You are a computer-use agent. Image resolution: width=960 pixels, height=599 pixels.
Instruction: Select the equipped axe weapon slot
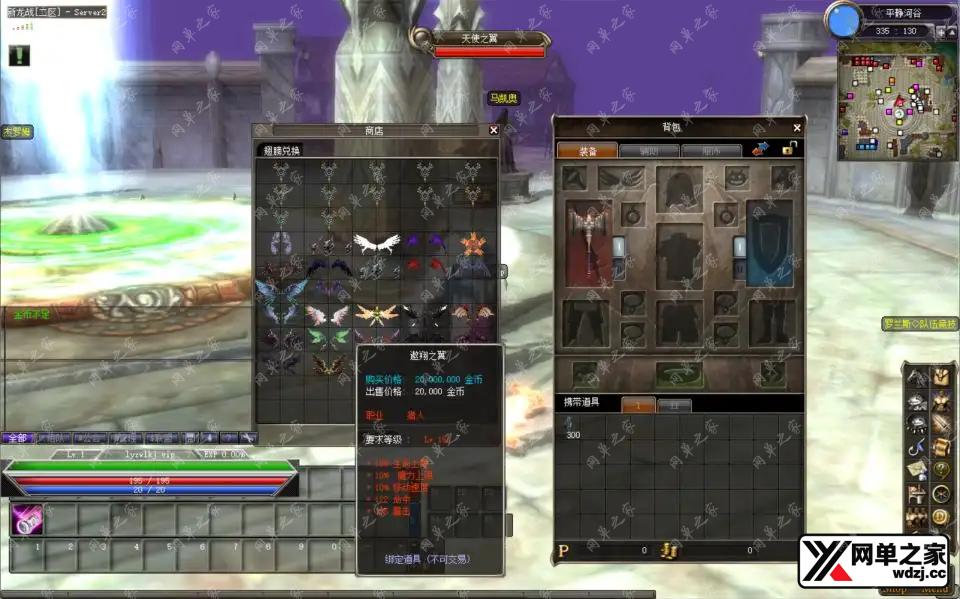(x=588, y=242)
